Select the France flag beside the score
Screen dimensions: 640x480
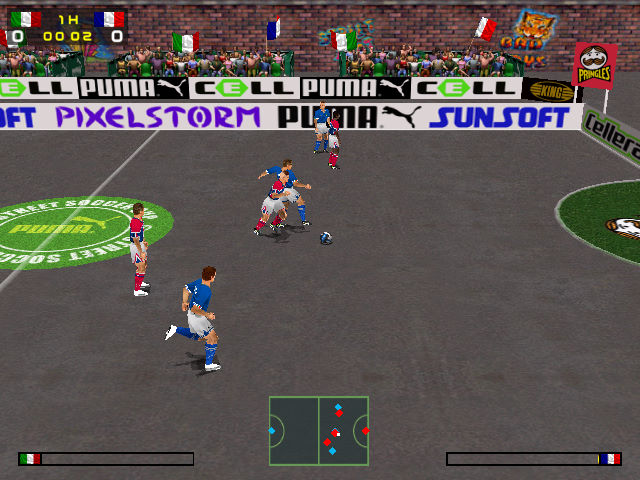pyautogui.click(x=109, y=19)
